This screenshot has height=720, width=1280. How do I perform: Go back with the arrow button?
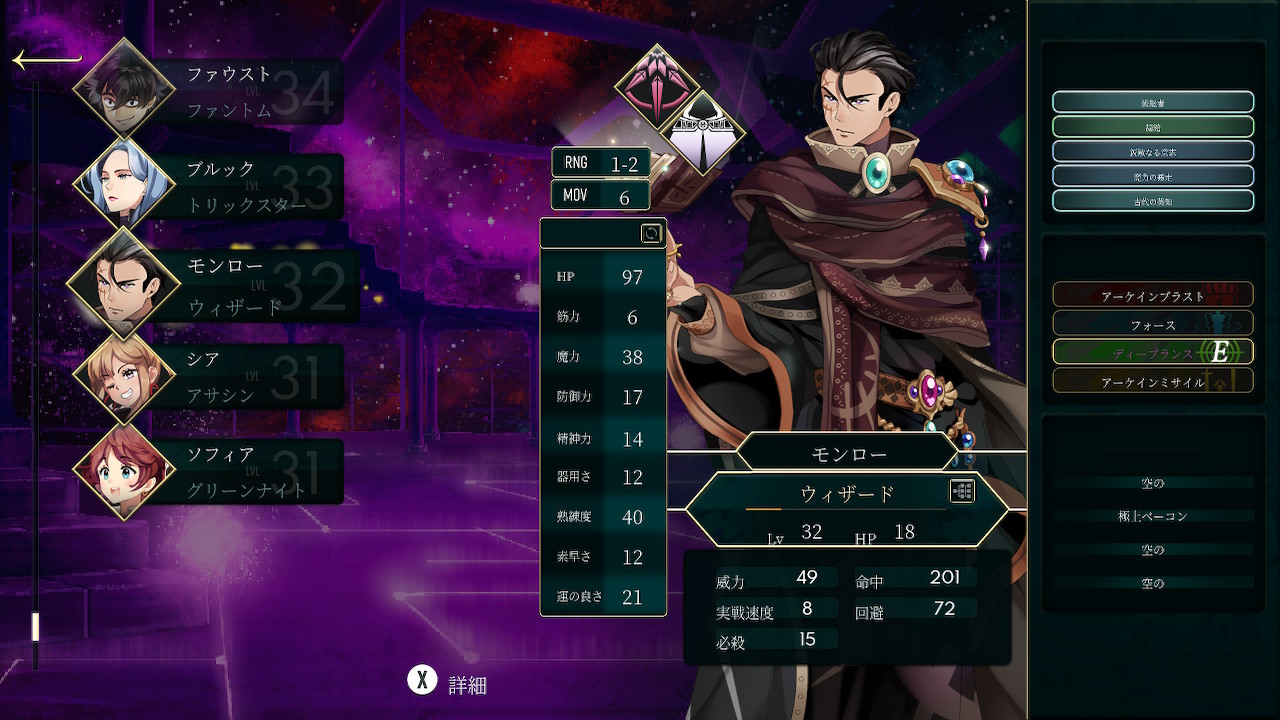[45, 60]
